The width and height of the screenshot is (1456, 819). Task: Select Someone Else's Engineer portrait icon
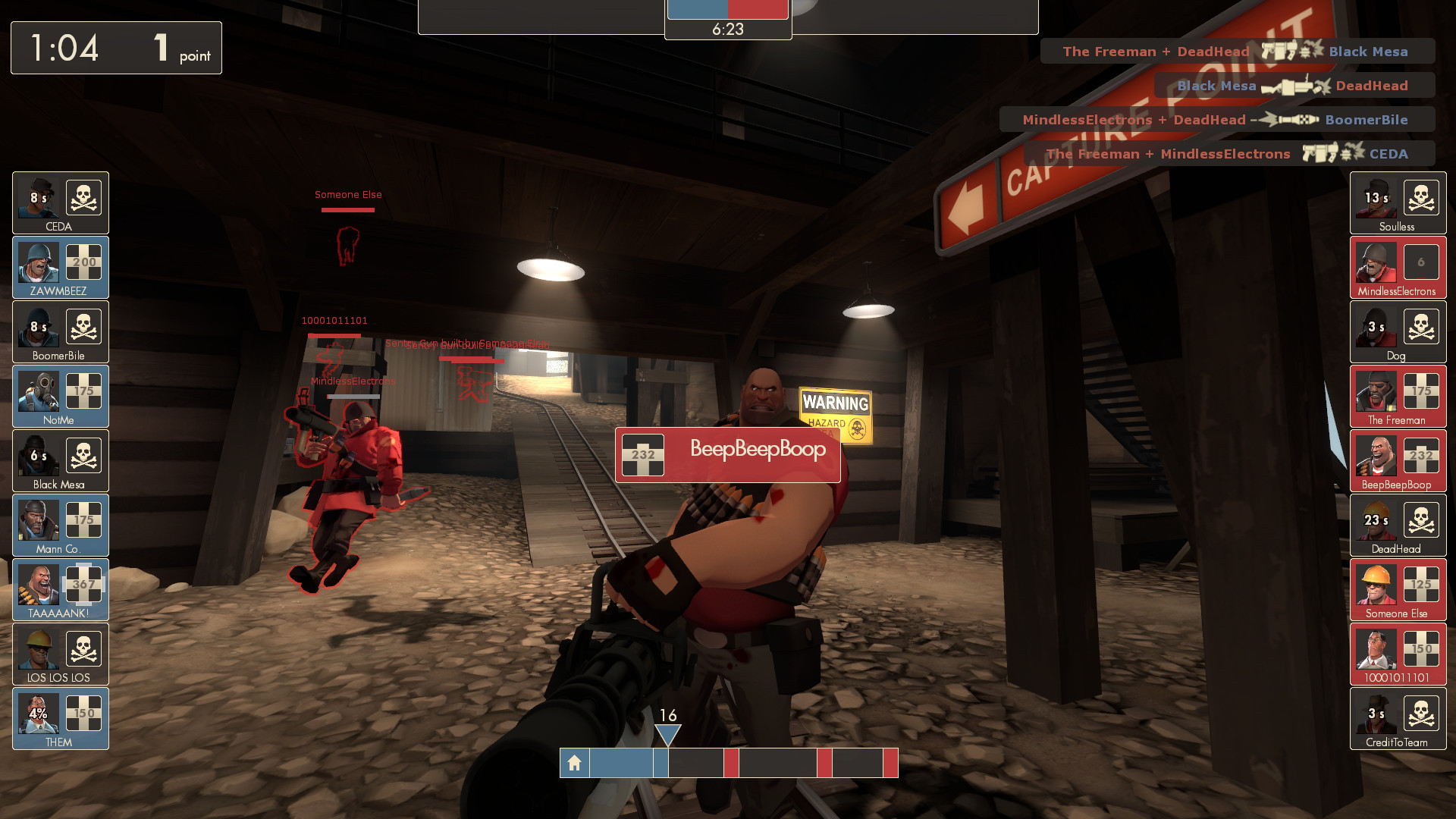pos(1376,583)
